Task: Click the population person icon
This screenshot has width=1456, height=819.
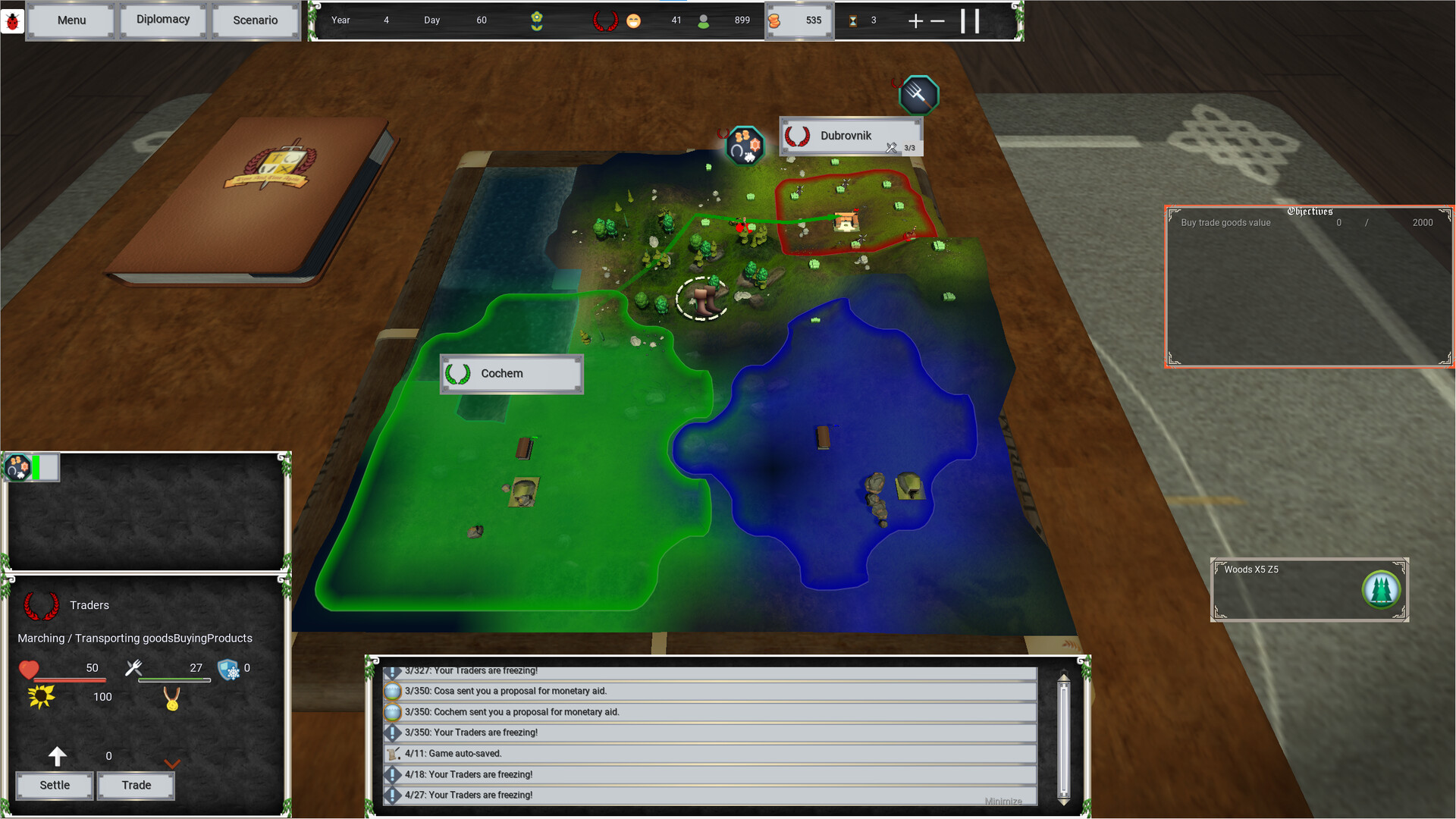Action: pos(704,20)
